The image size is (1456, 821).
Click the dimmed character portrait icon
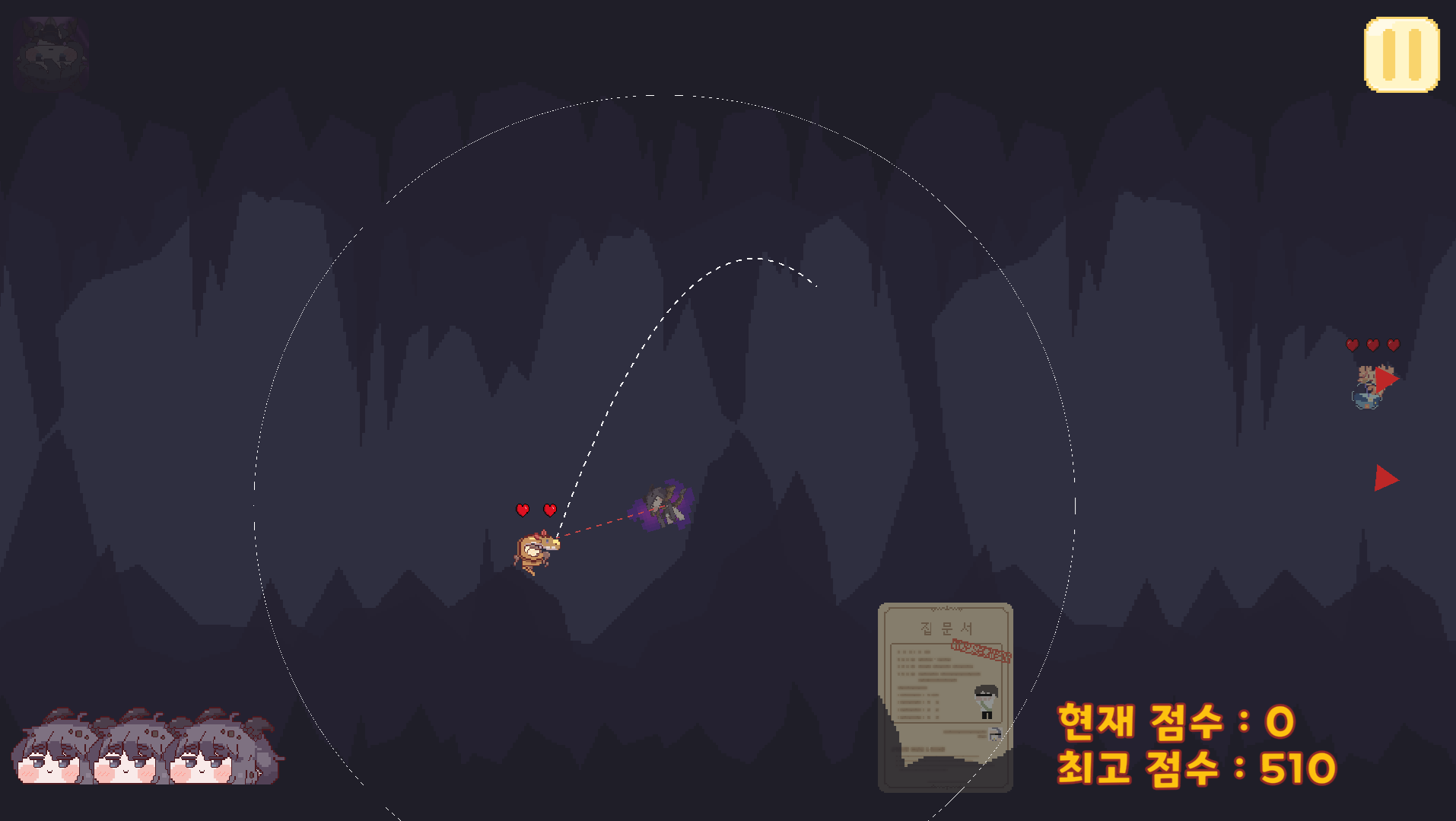click(51, 54)
